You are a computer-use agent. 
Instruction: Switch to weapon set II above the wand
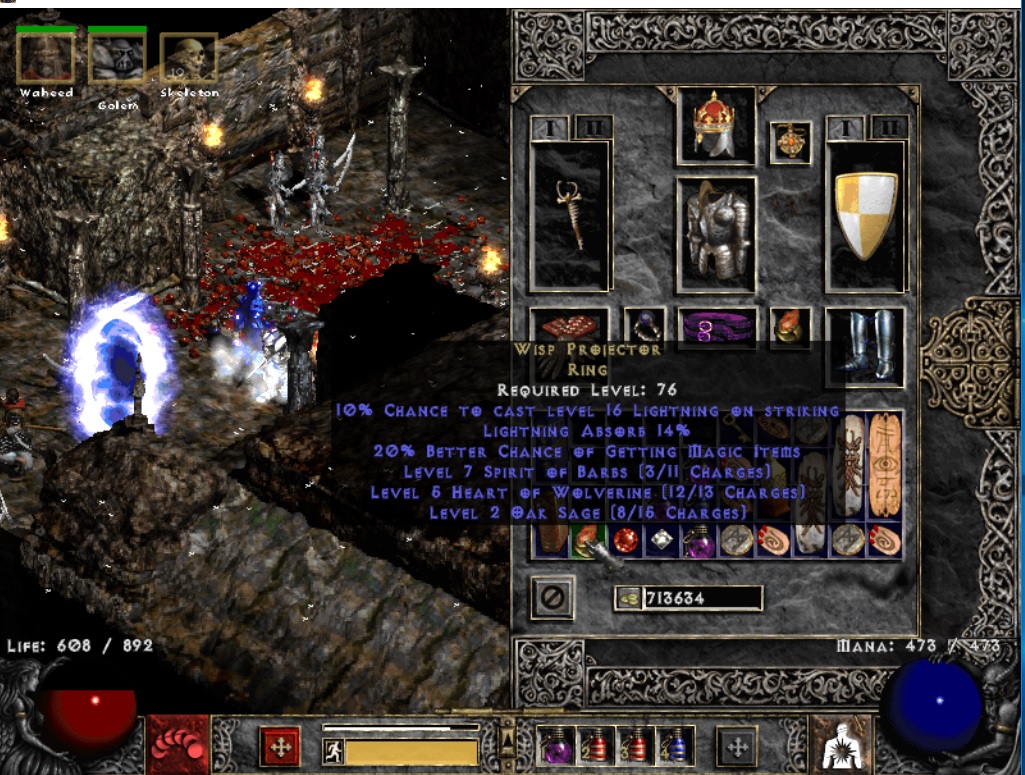(x=591, y=127)
